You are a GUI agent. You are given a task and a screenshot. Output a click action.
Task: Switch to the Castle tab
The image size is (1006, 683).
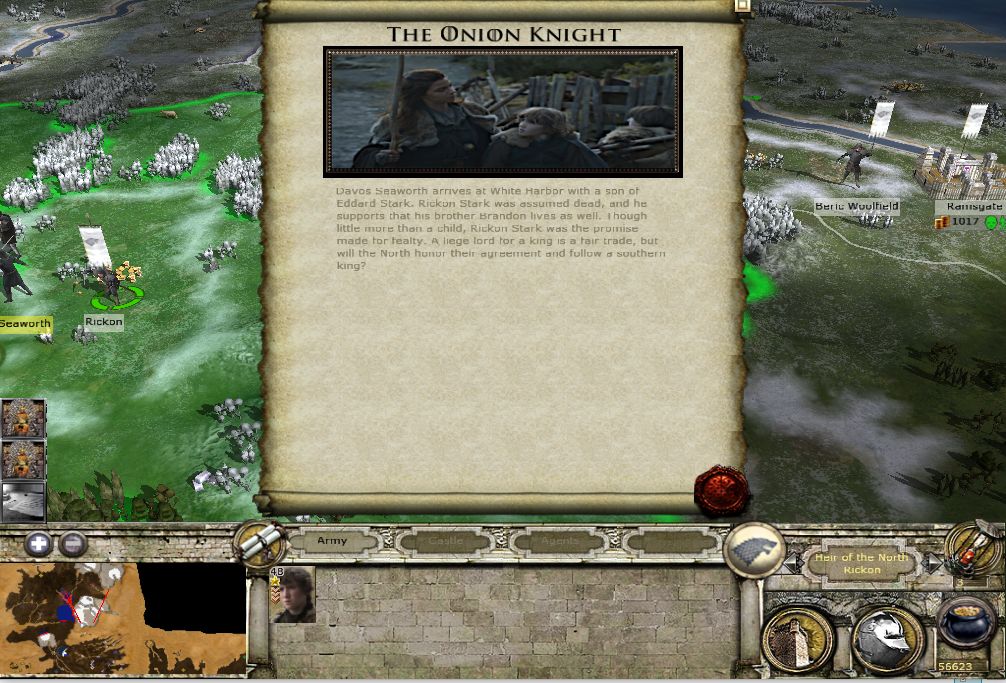[x=445, y=541]
